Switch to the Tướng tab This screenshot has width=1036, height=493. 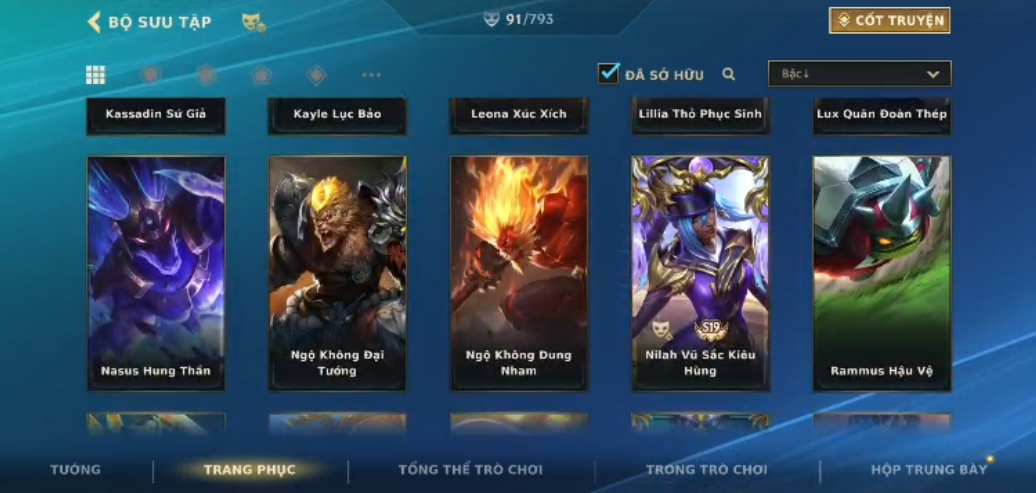point(75,470)
